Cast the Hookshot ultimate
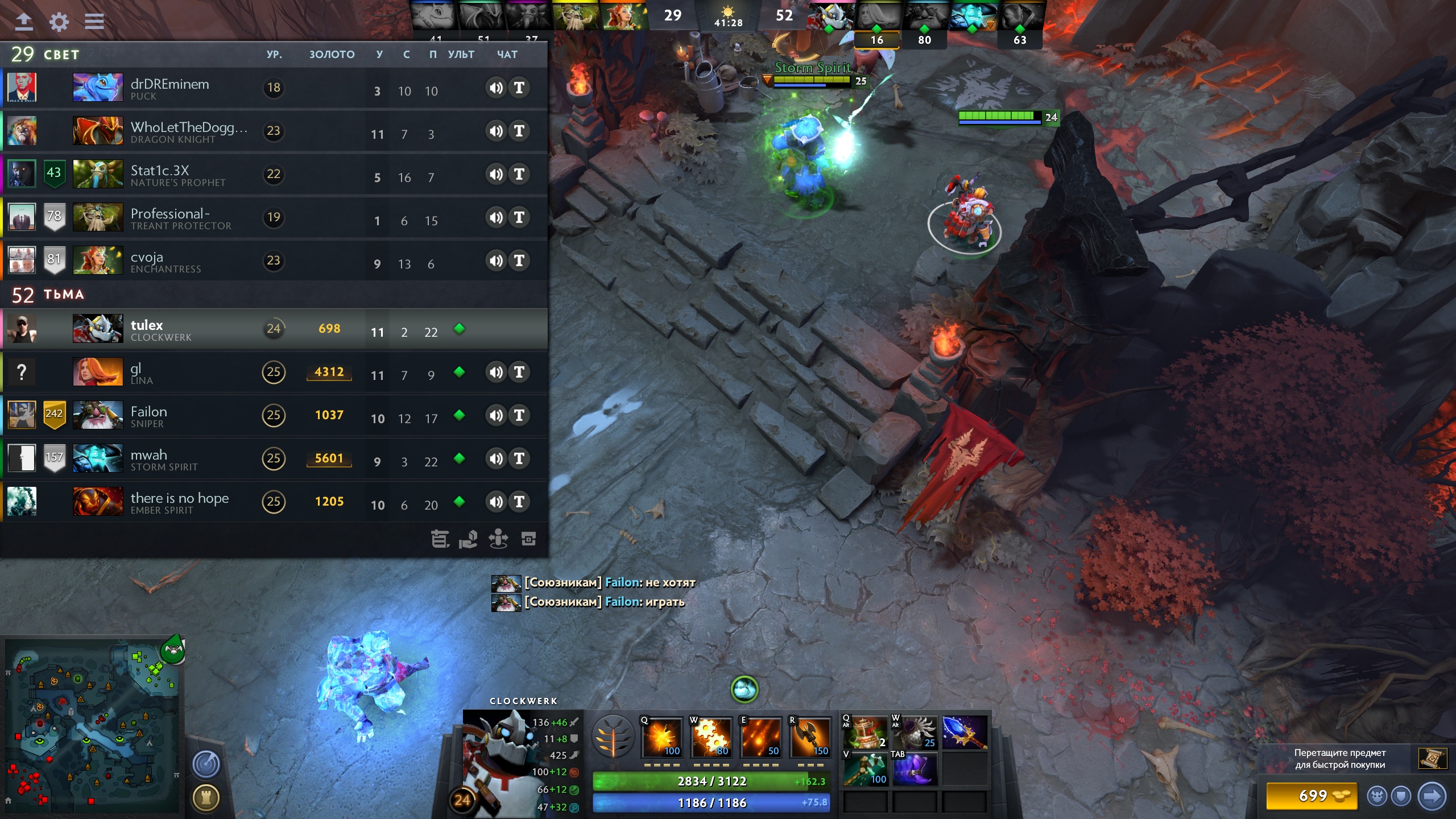The image size is (1456, 819). click(809, 737)
